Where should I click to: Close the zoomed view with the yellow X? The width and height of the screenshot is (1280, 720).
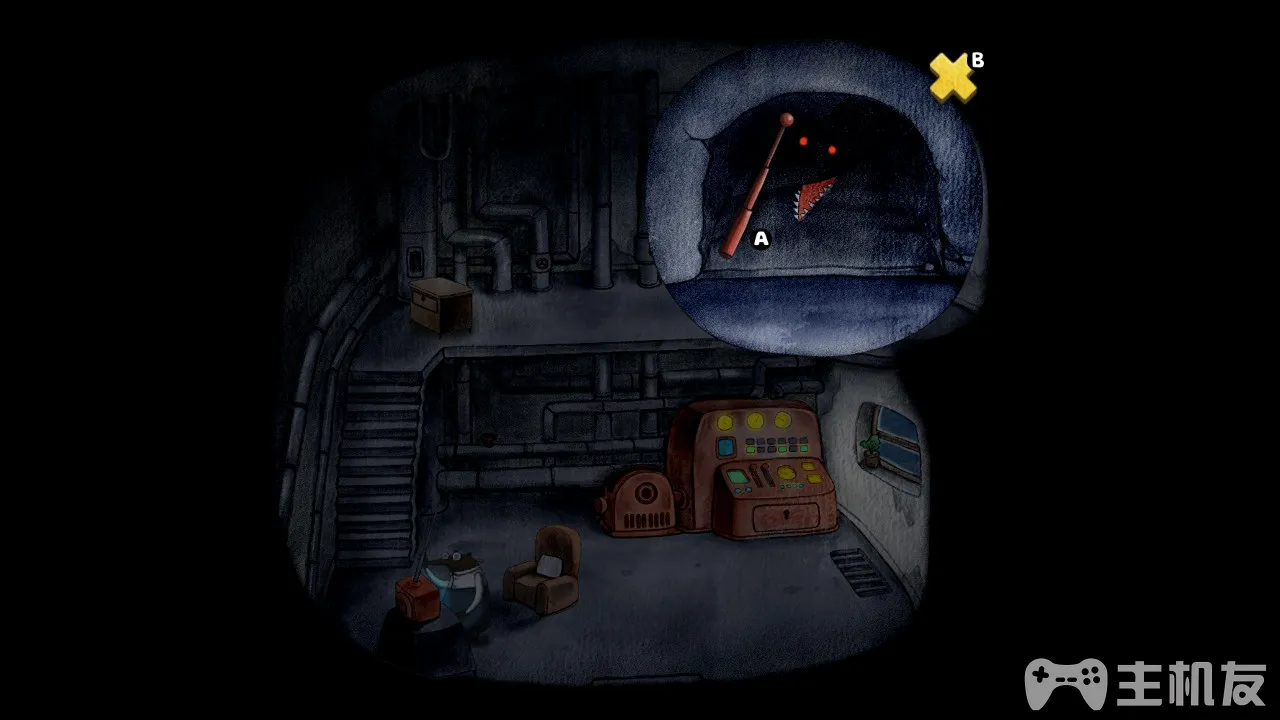tap(952, 78)
